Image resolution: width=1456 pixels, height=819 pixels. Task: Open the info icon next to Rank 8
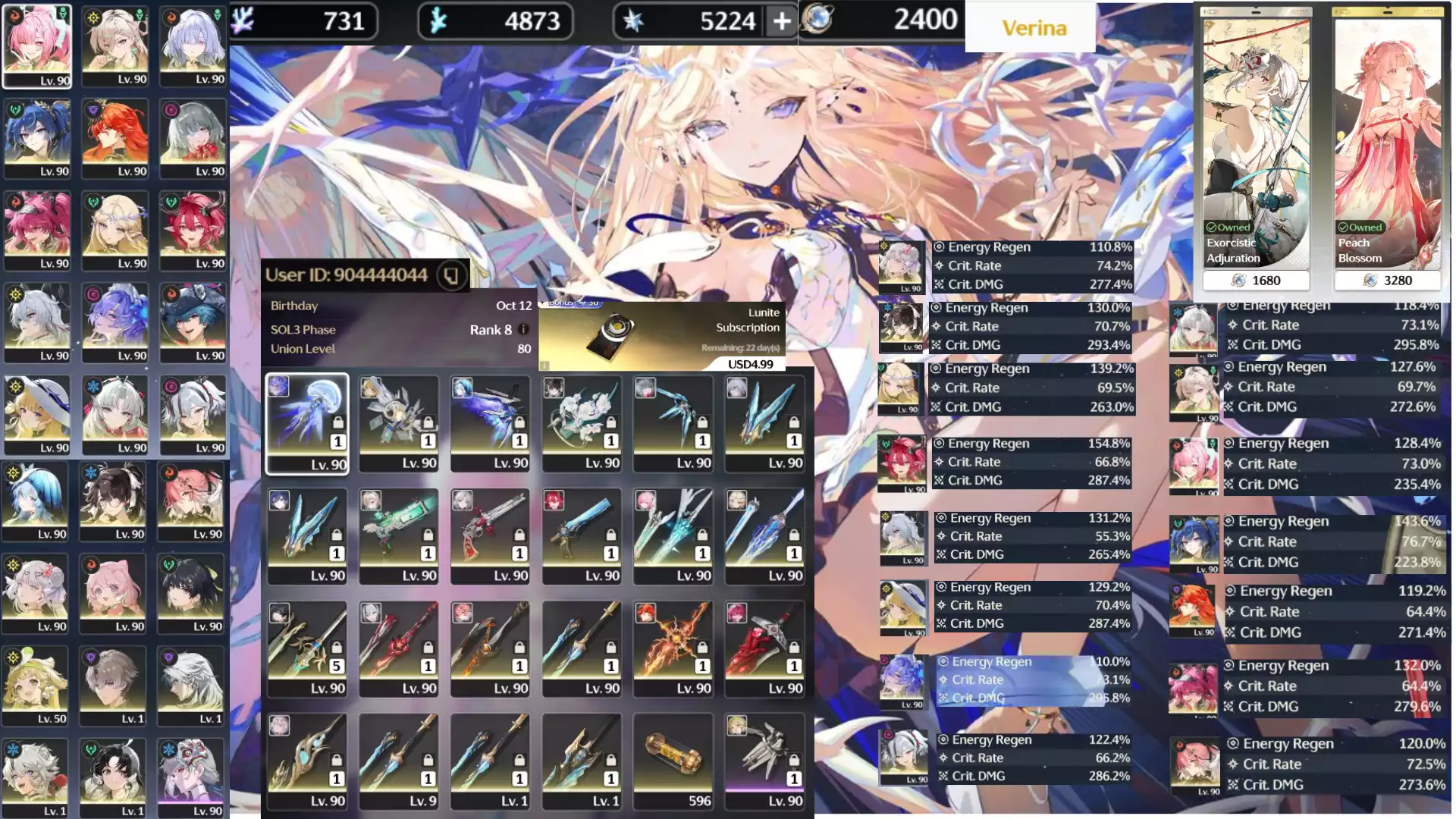[x=523, y=330]
